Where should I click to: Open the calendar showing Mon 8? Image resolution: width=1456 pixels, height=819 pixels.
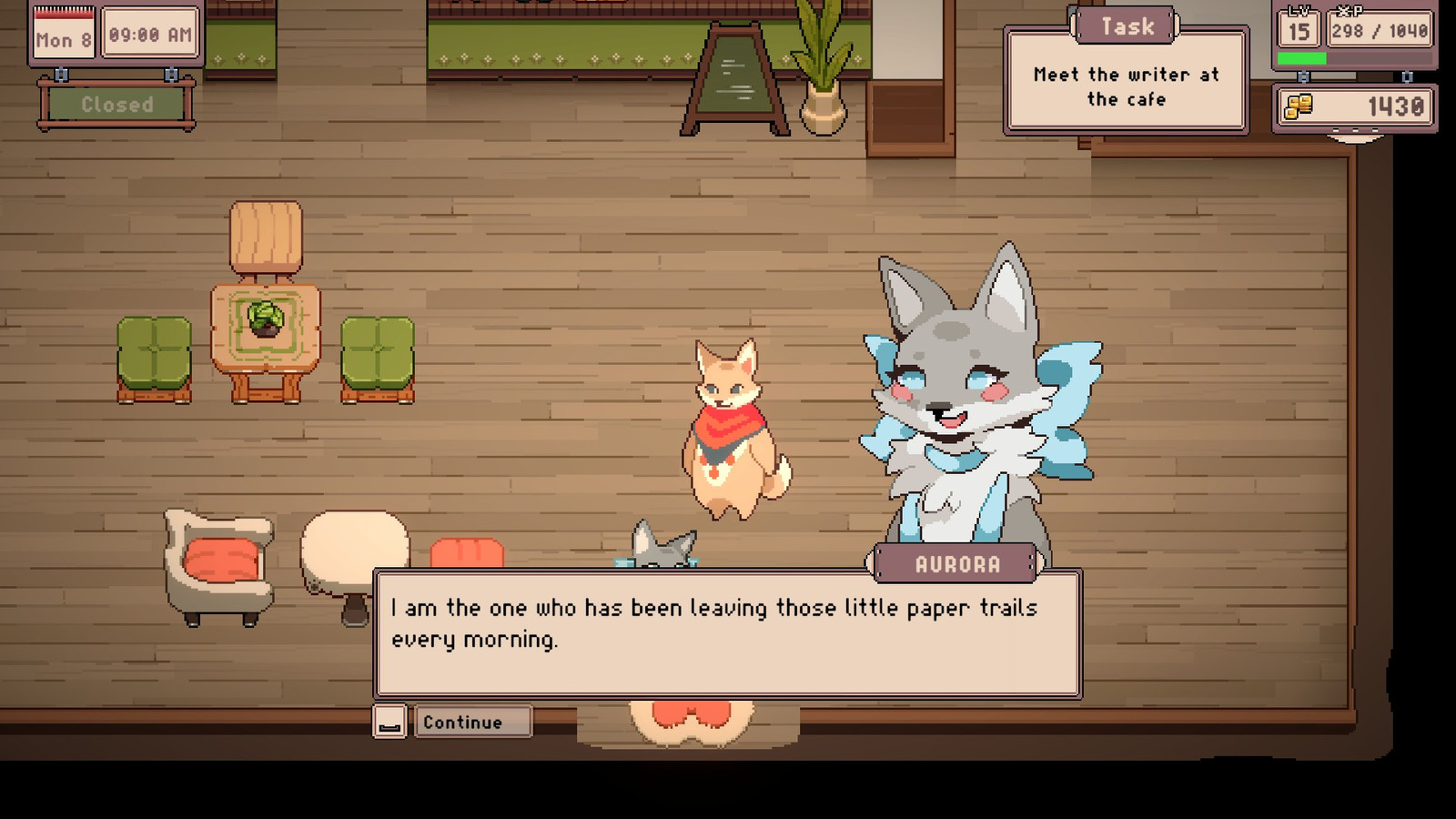tap(63, 35)
